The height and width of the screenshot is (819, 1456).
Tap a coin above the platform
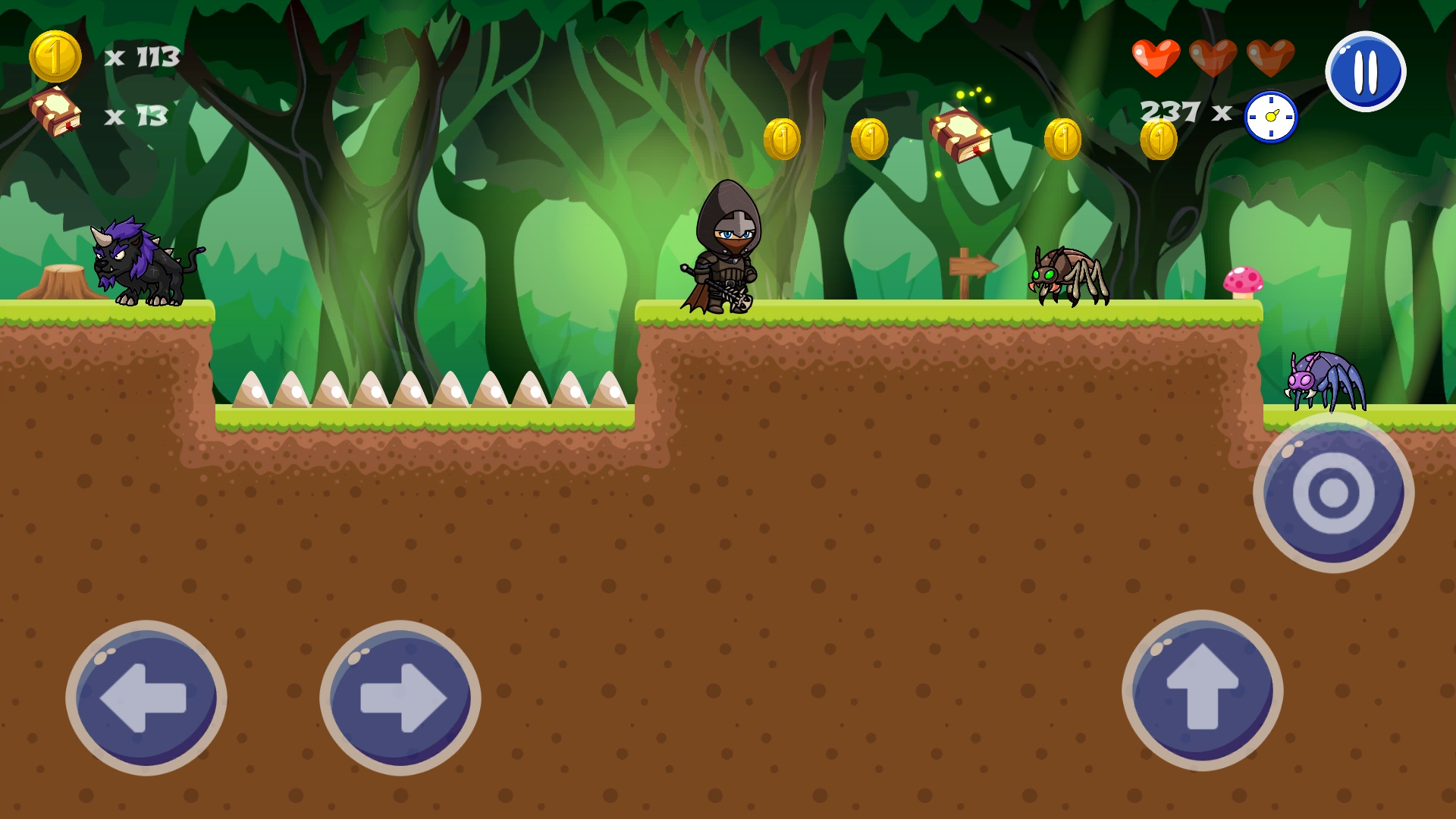click(x=782, y=138)
